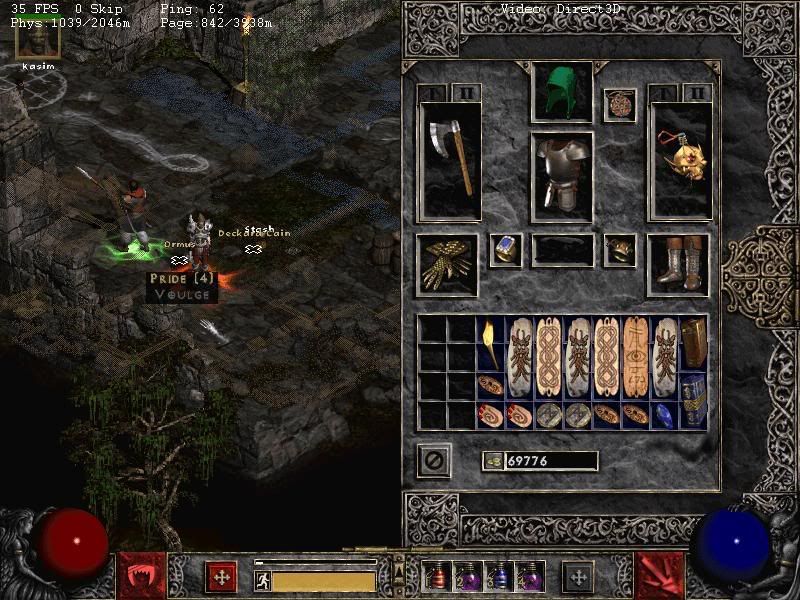Select the equipped axe weapon slot
This screenshot has height=600, width=800.
450,160
